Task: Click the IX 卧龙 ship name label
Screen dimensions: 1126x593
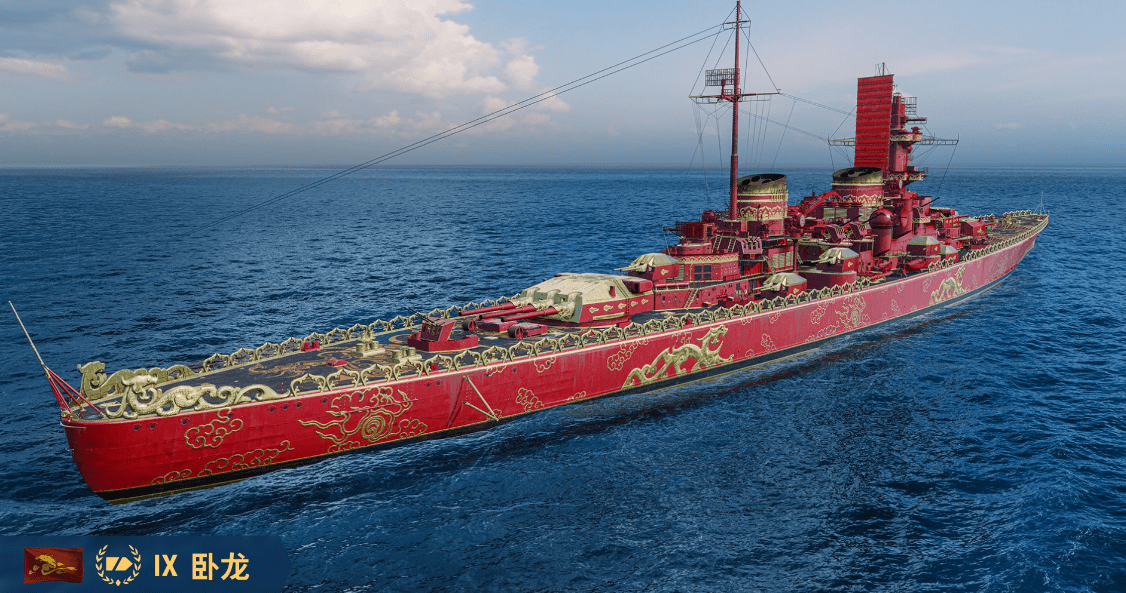Action: tap(201, 566)
